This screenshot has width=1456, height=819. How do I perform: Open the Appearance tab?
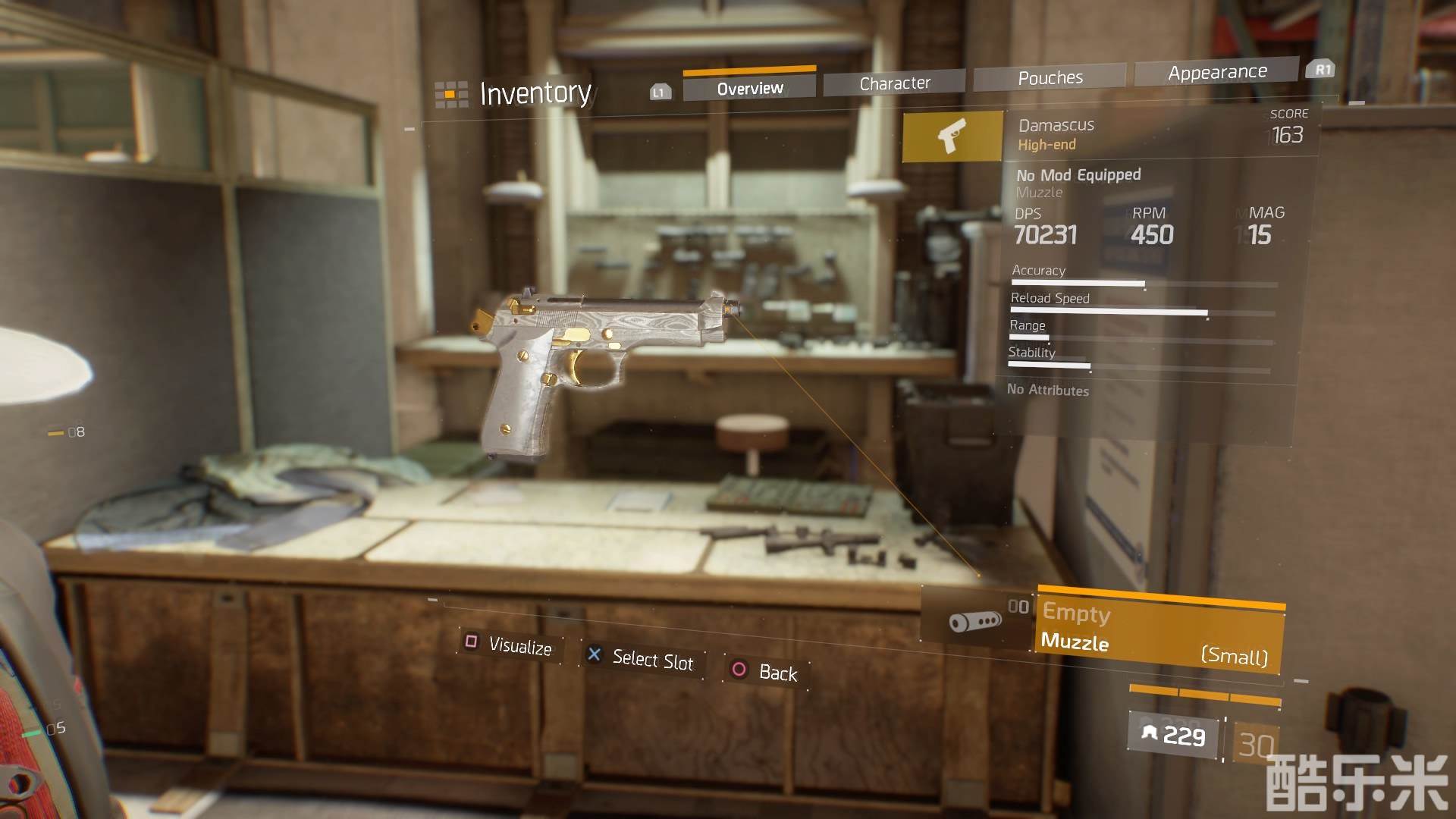(1217, 72)
